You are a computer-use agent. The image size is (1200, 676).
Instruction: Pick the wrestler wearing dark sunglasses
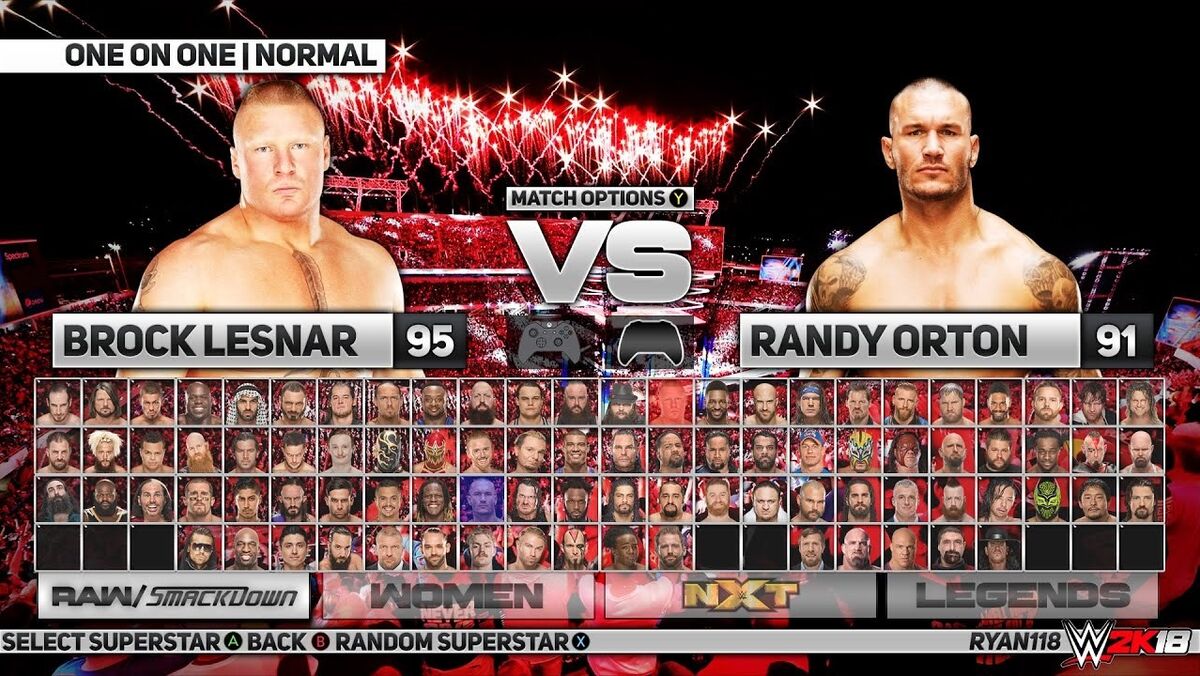point(198,546)
